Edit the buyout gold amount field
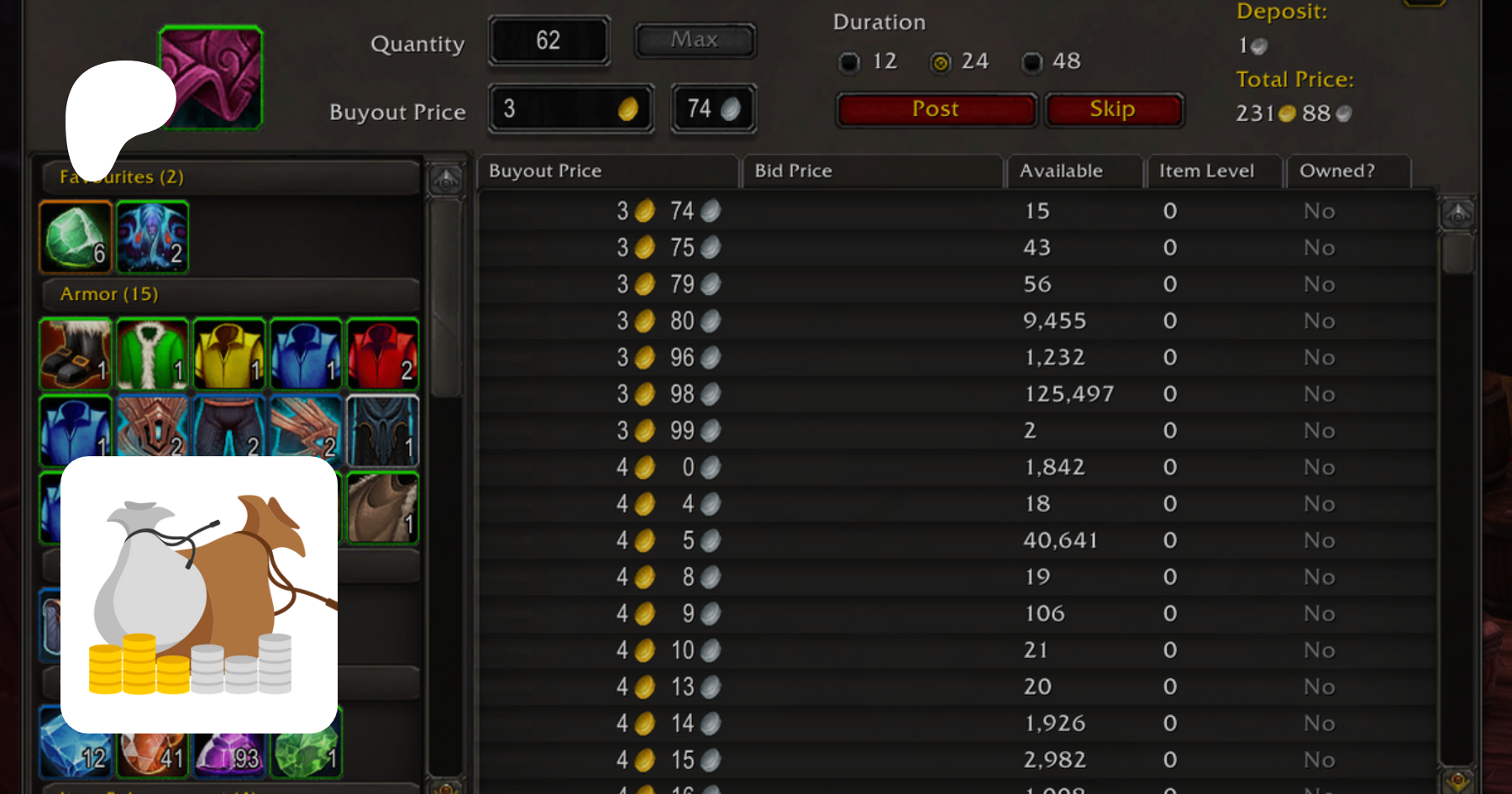Viewport: 1512px width, 794px height. pyautogui.click(x=570, y=109)
